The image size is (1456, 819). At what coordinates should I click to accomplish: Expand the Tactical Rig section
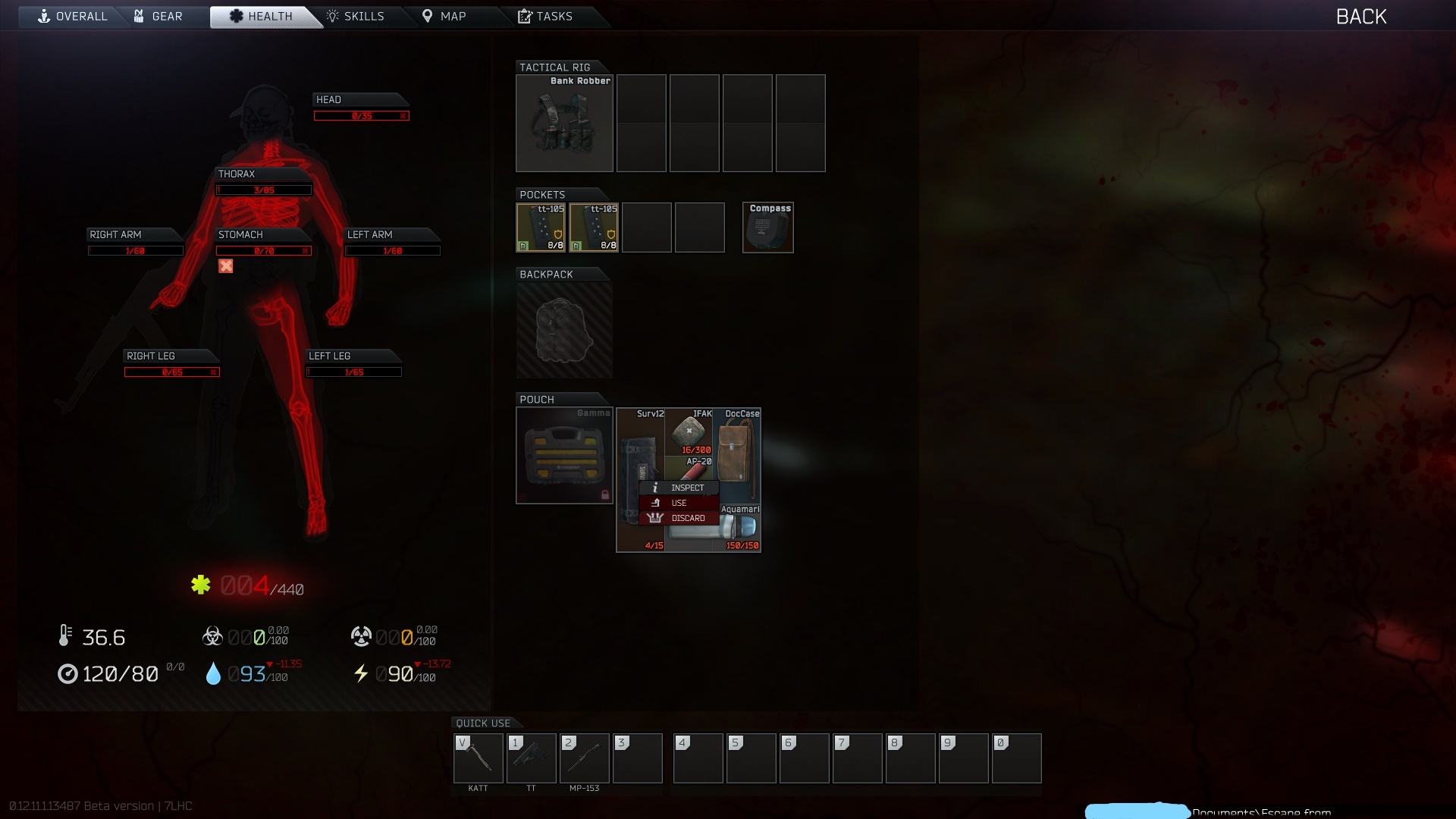click(554, 67)
